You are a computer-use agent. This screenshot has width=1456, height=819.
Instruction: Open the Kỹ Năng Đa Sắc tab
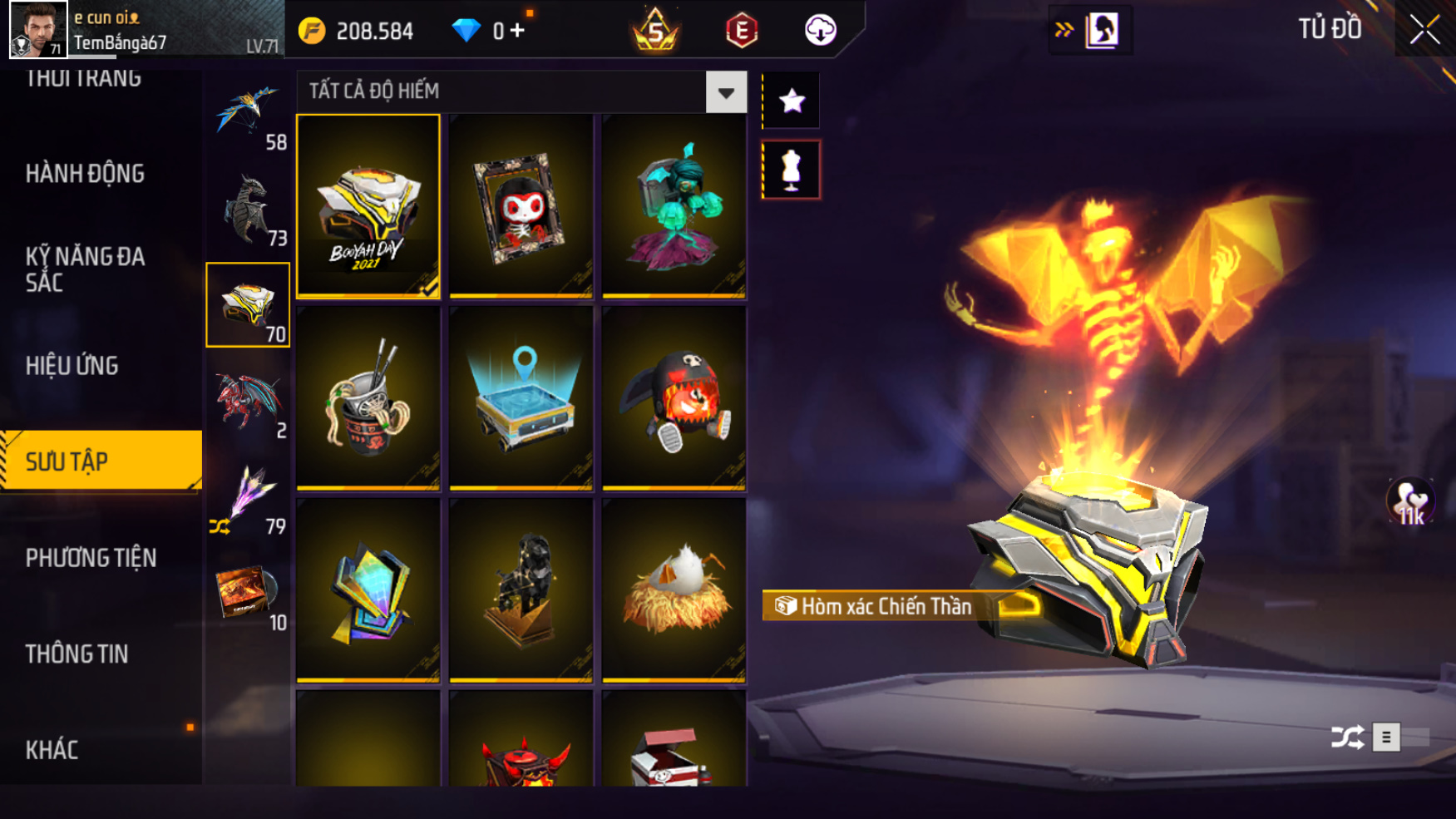click(85, 269)
